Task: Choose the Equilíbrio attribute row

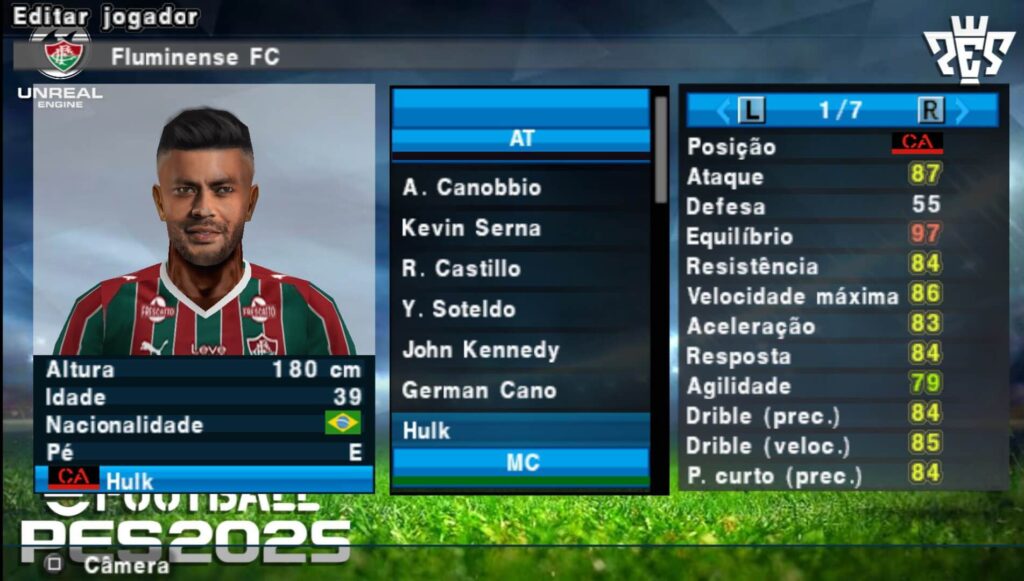Action: click(842, 236)
